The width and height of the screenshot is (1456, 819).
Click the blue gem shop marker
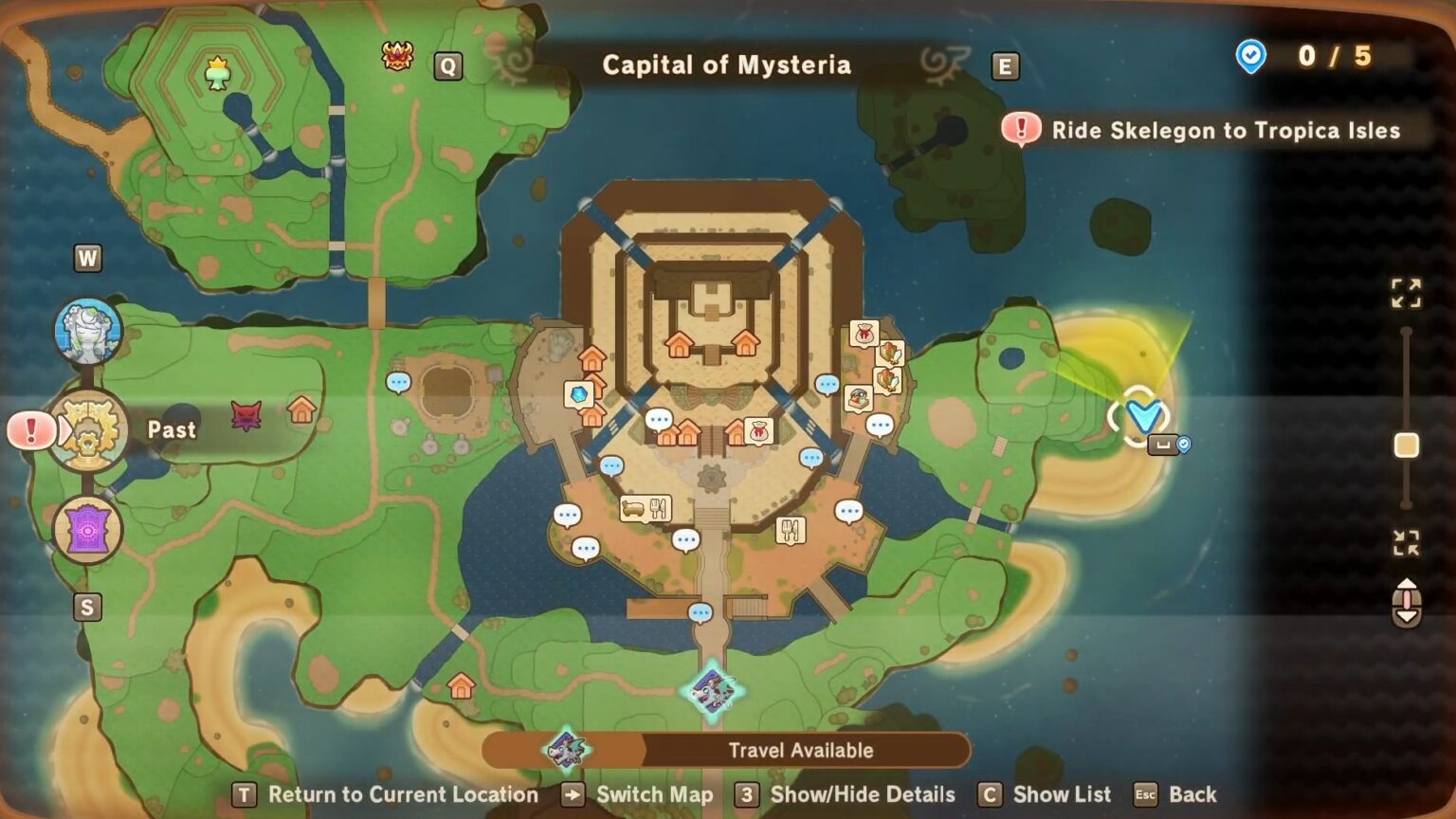click(x=580, y=392)
